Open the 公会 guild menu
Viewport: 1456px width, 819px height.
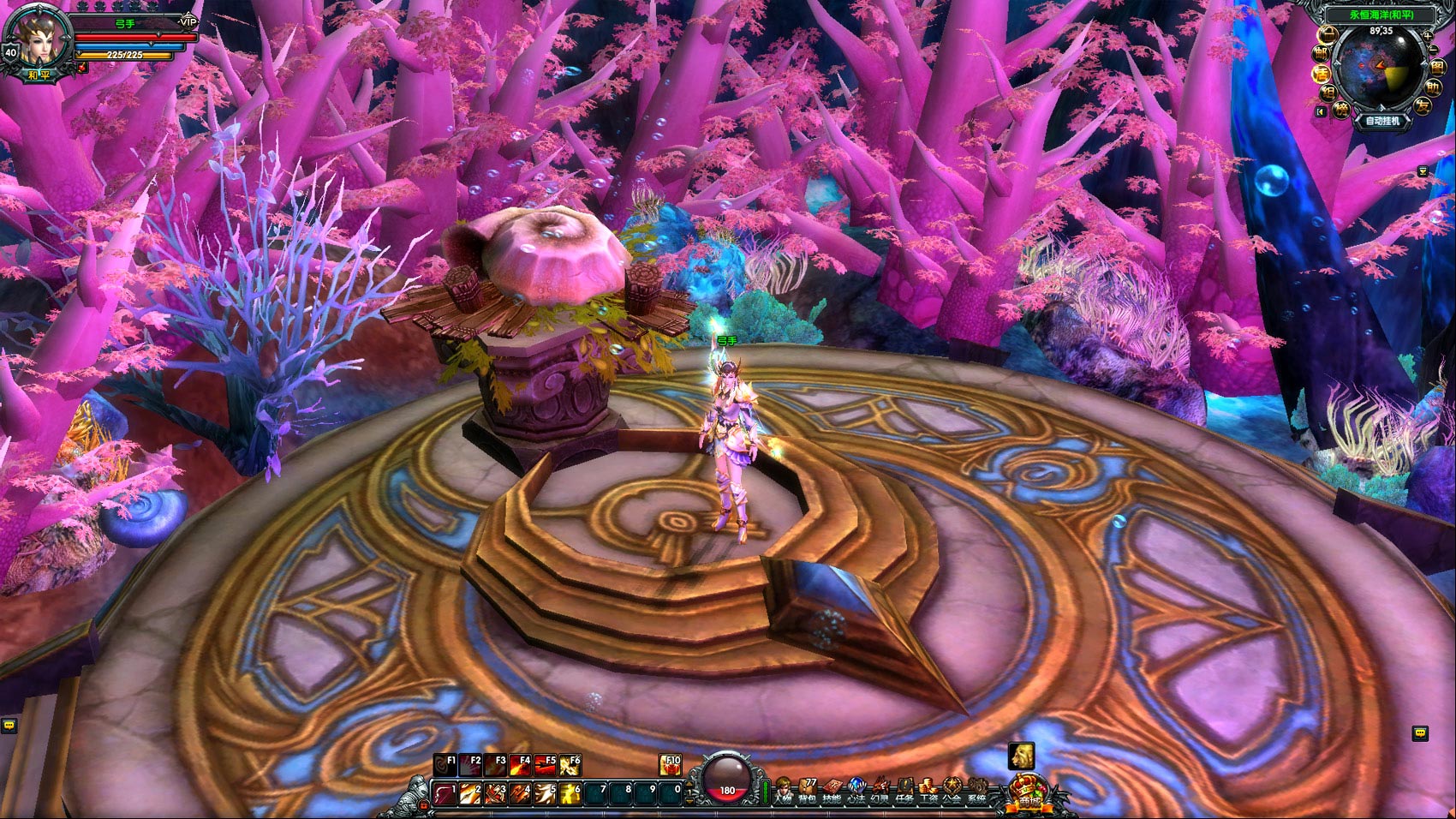(952, 792)
